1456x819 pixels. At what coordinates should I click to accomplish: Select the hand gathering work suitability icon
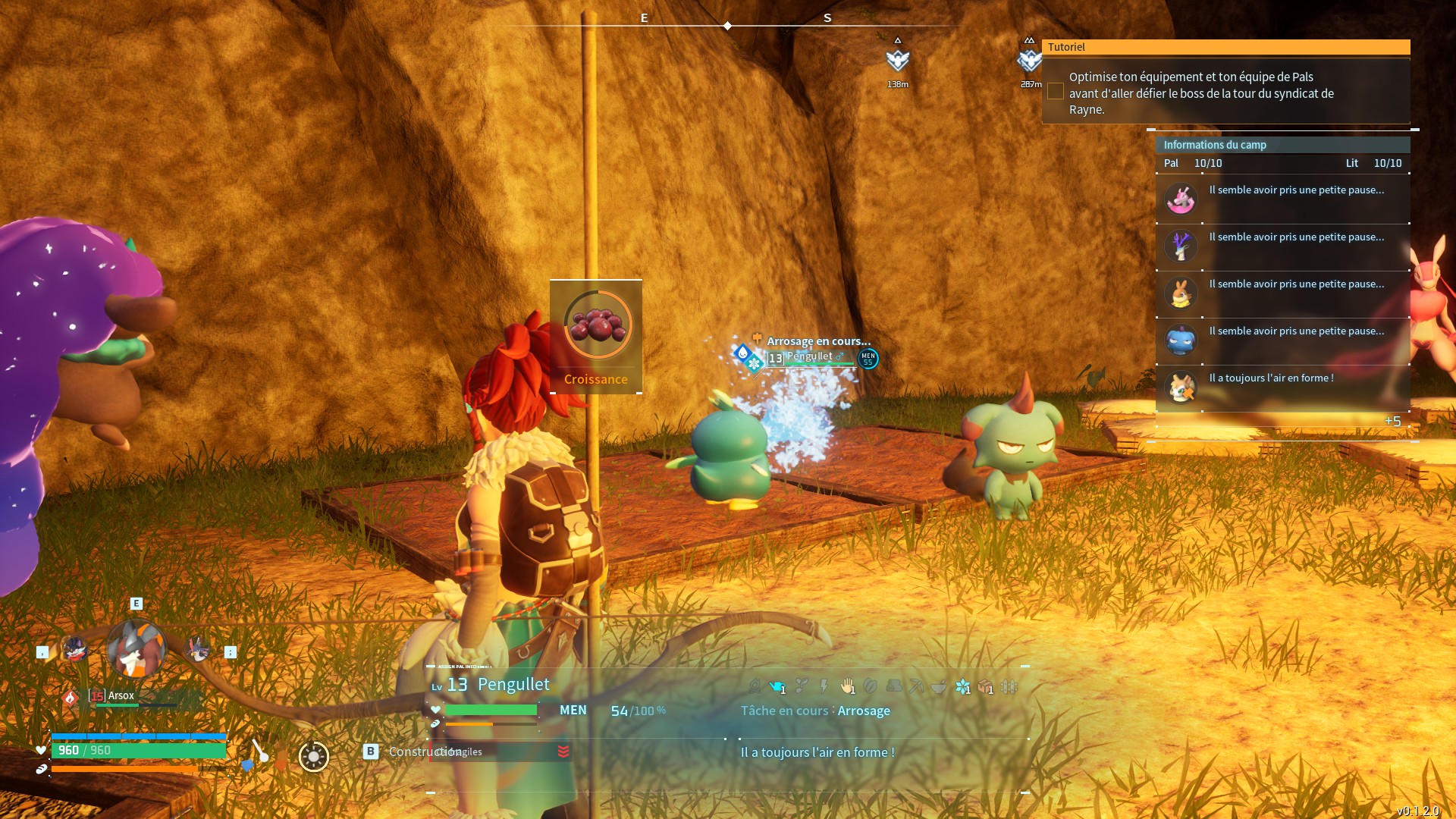(848, 687)
